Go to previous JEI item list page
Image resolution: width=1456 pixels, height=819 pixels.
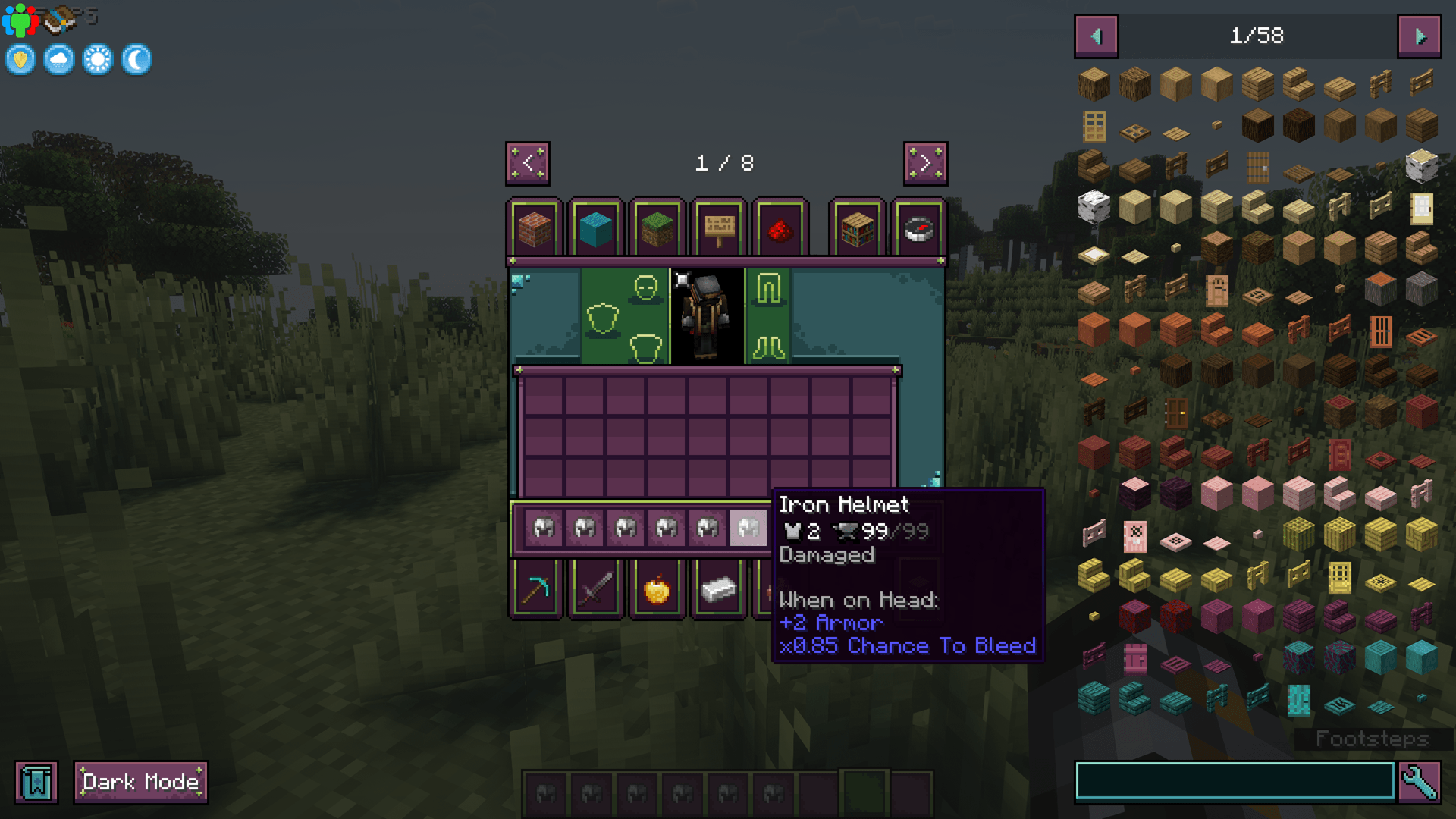(x=1095, y=35)
